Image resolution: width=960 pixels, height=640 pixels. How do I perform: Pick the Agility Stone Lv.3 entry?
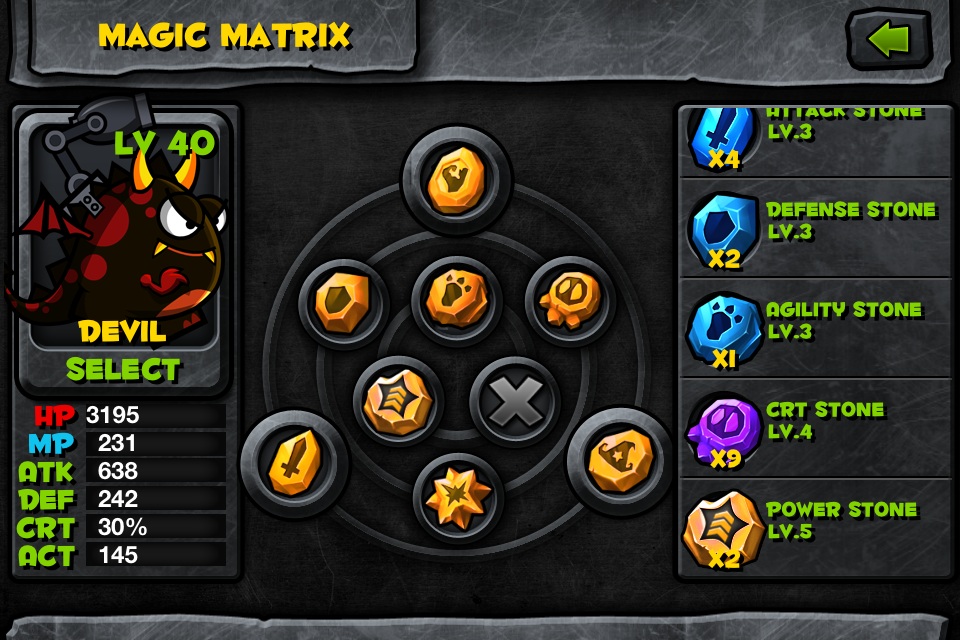click(x=815, y=328)
